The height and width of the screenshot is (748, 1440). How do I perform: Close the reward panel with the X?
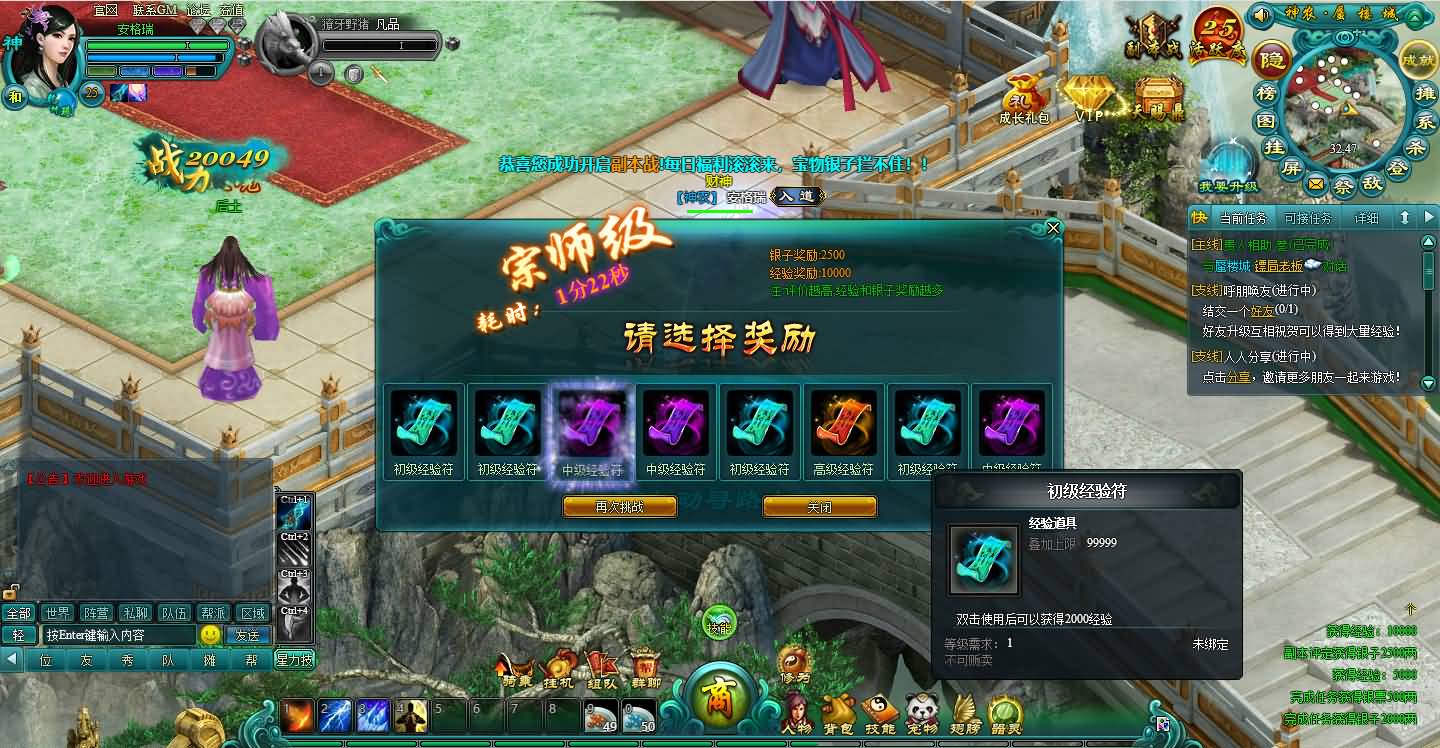point(1053,228)
